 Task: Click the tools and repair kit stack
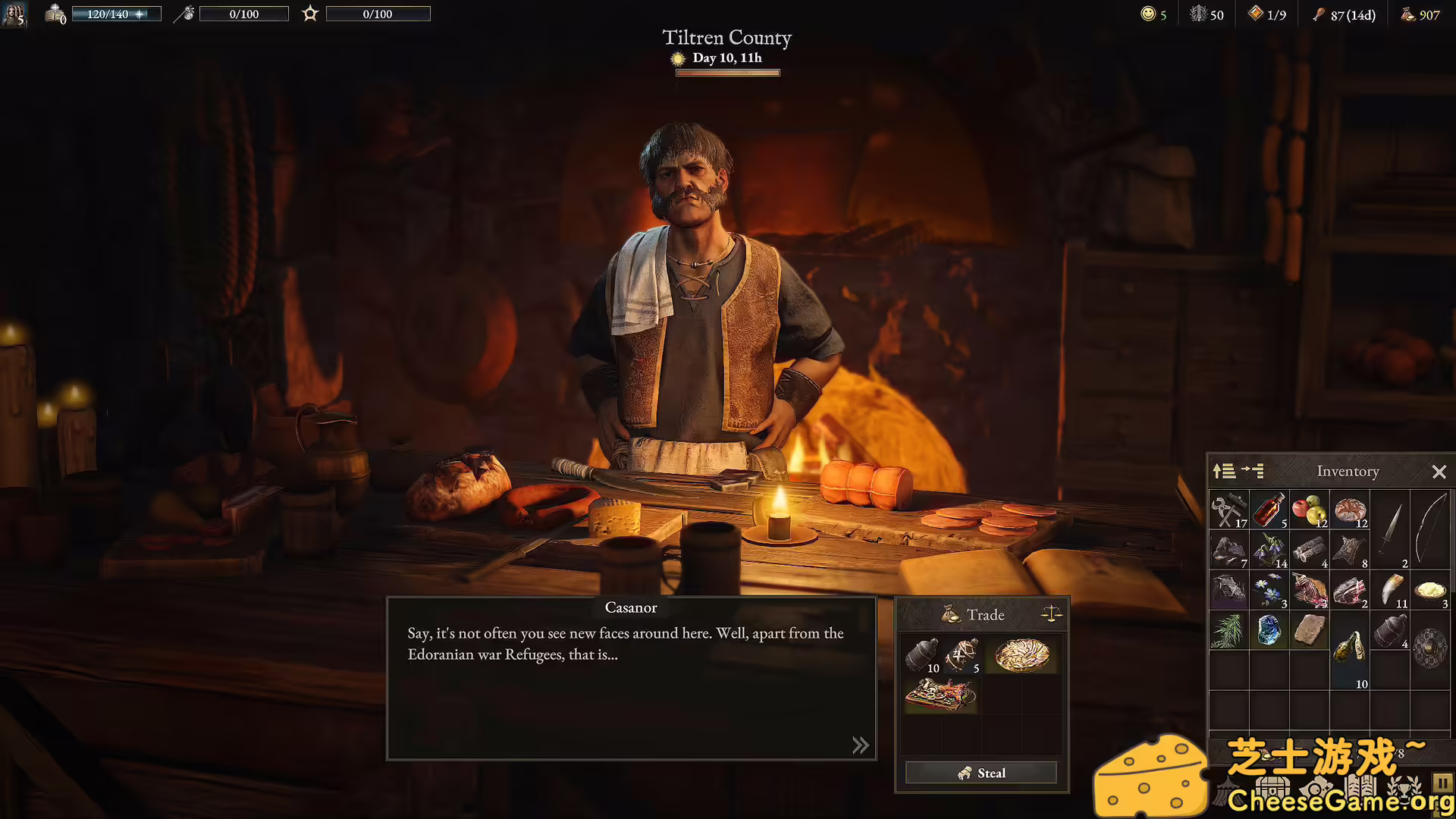click(1228, 509)
